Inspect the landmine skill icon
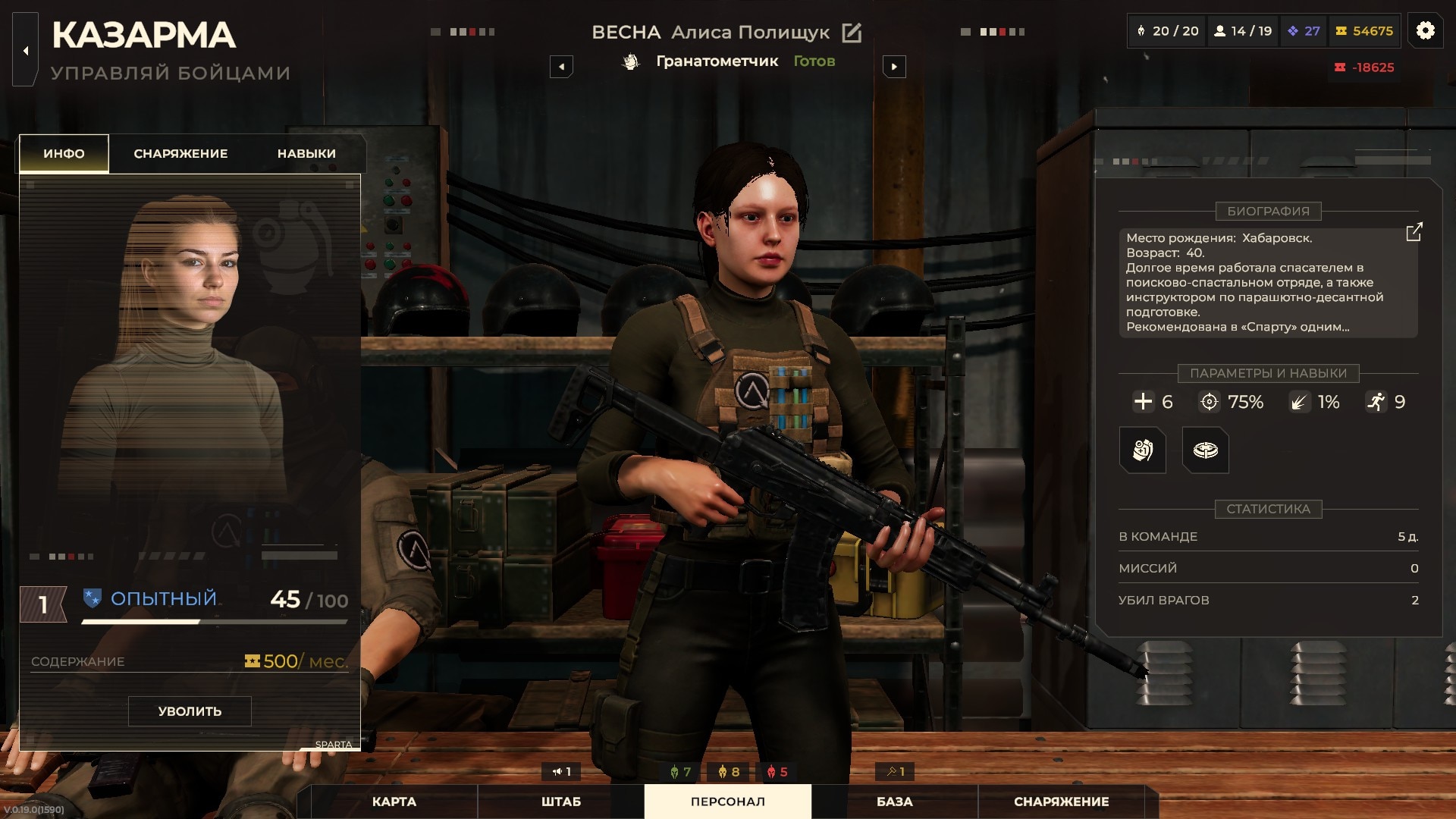This screenshot has height=819, width=1456. 1205,450
